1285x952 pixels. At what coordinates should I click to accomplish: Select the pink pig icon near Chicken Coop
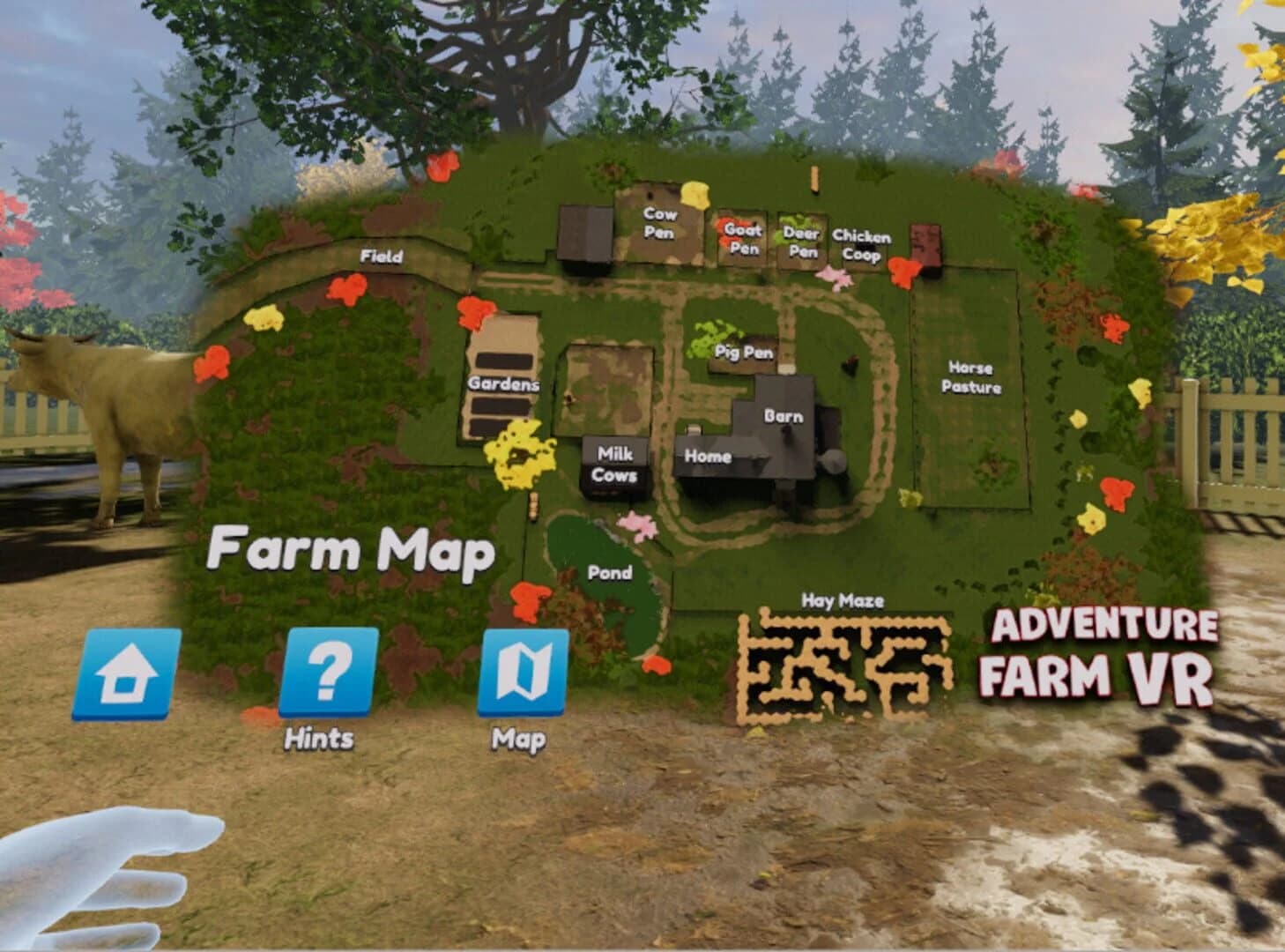point(832,279)
